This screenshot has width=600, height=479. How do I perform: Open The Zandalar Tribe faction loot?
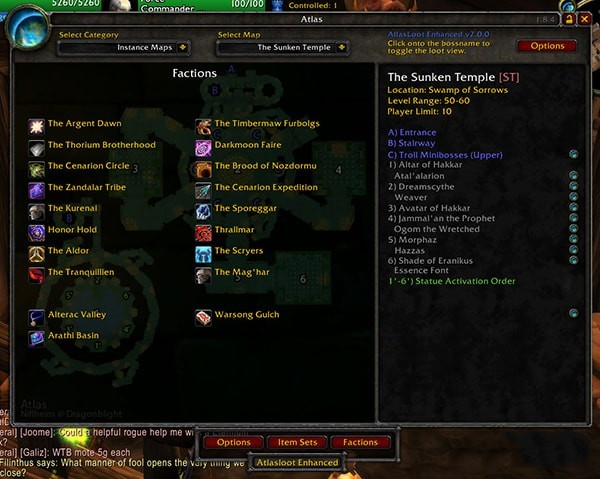coord(86,187)
